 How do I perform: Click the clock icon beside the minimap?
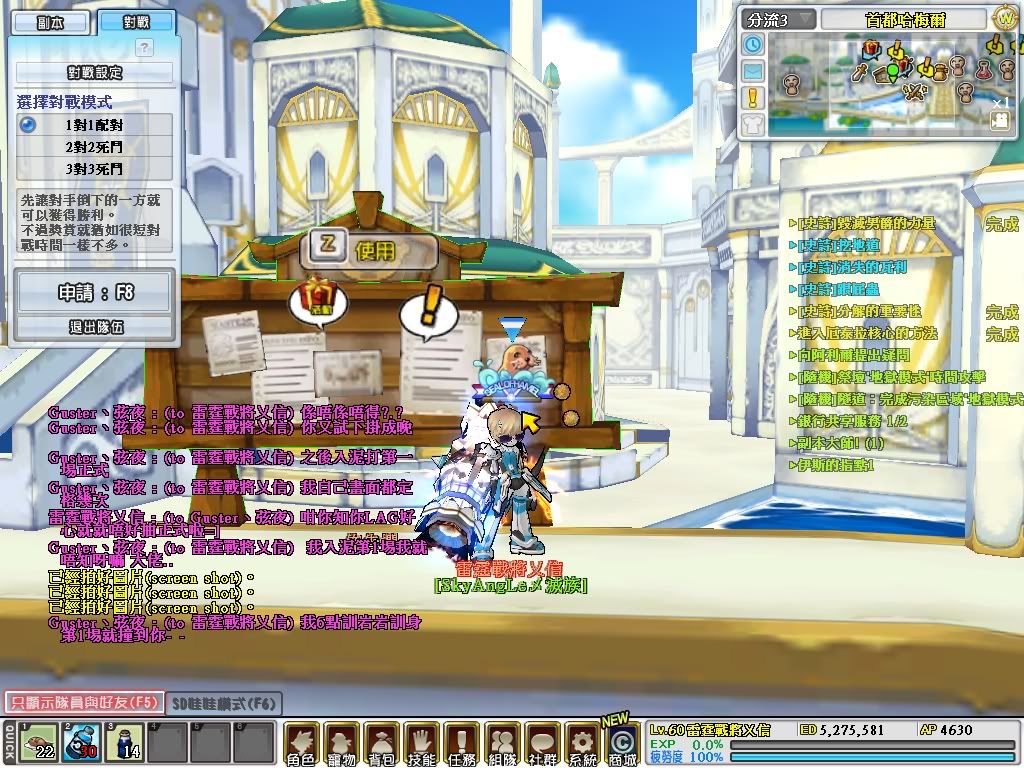(753, 45)
